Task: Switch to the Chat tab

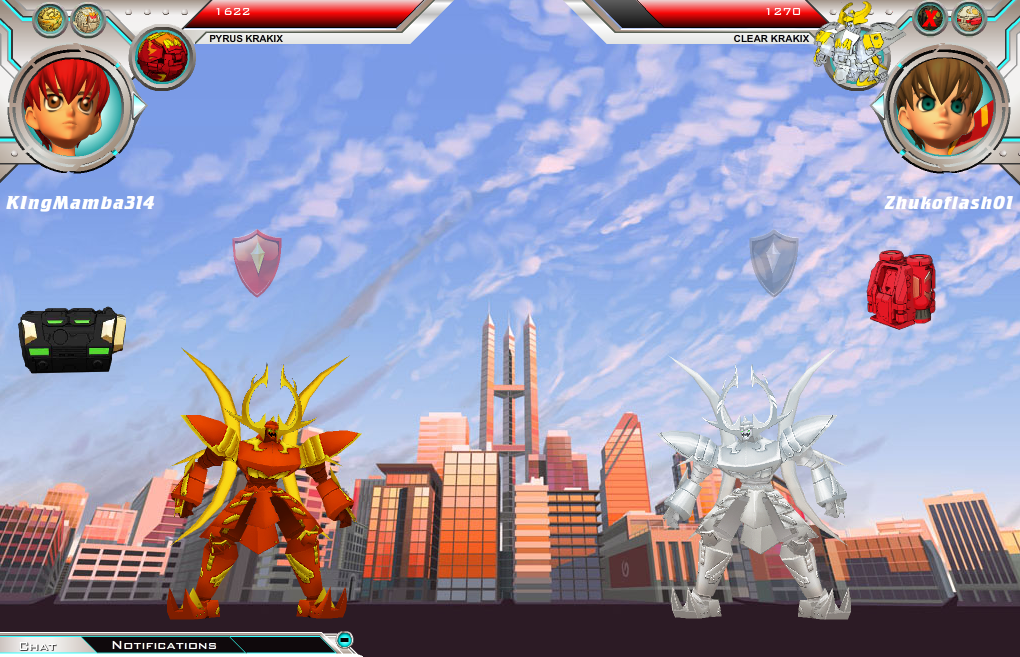Action: tap(38, 646)
